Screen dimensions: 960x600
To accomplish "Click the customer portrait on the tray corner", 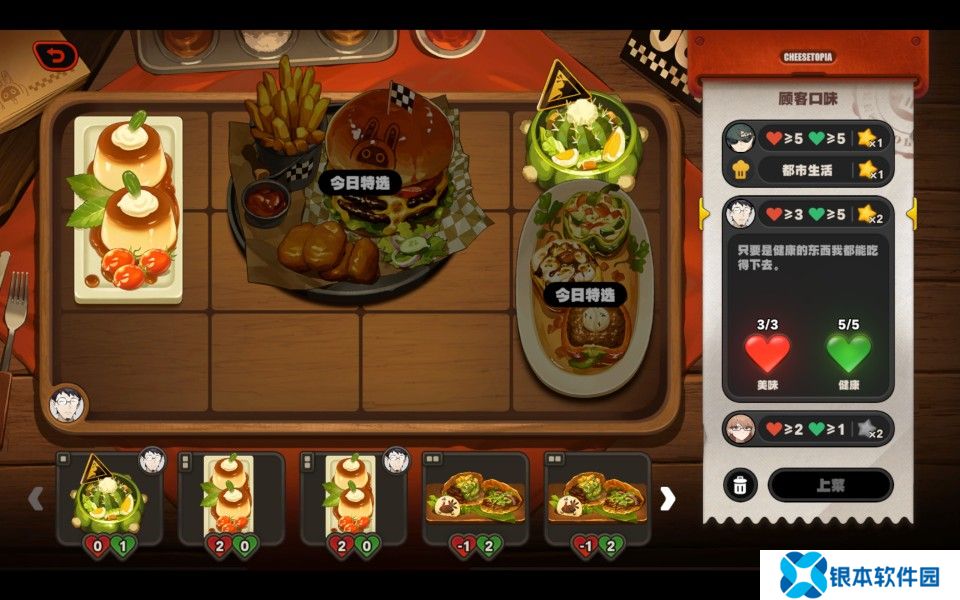I will click(67, 403).
